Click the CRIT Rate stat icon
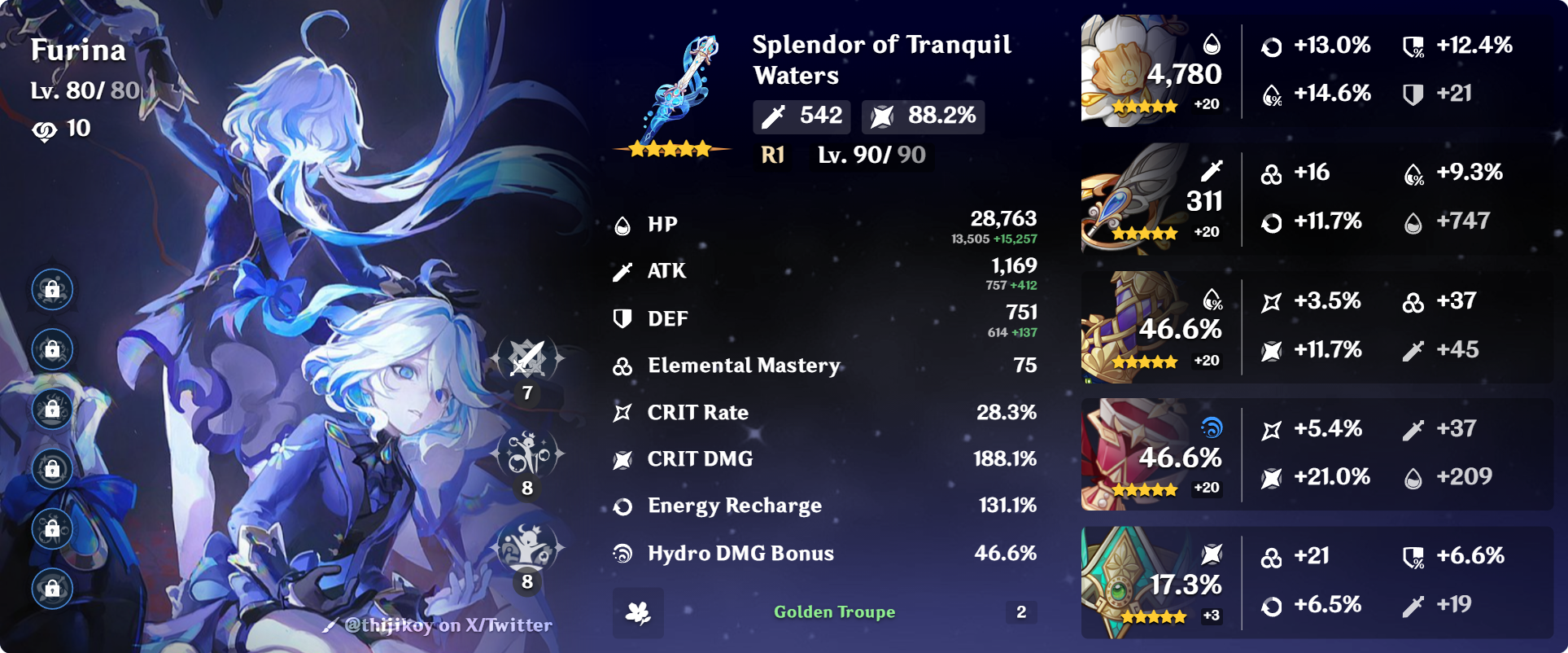1568x653 pixels. tap(622, 412)
